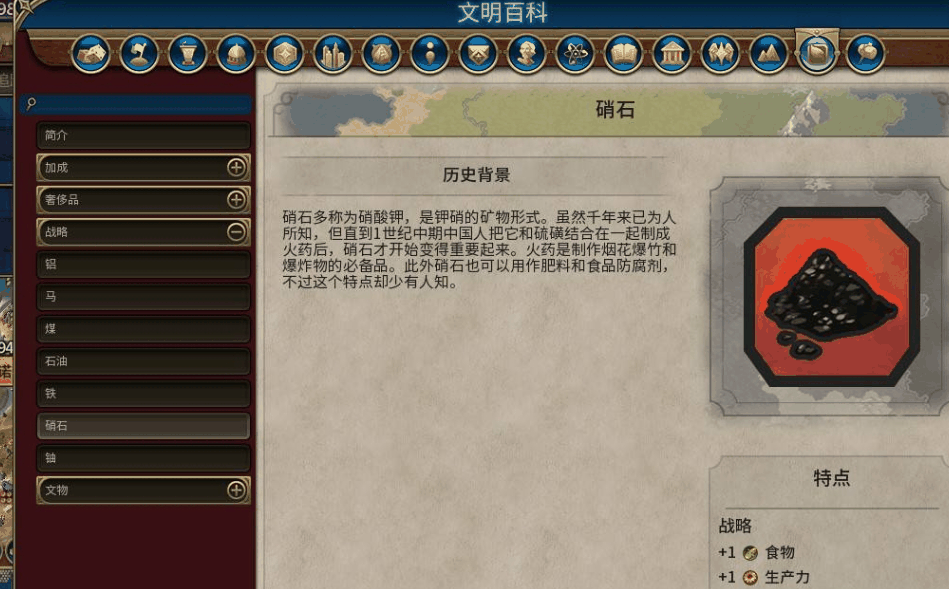949x589 pixels.
Task: Expand the 奢侈品 luxury resources section
Action: [236, 200]
